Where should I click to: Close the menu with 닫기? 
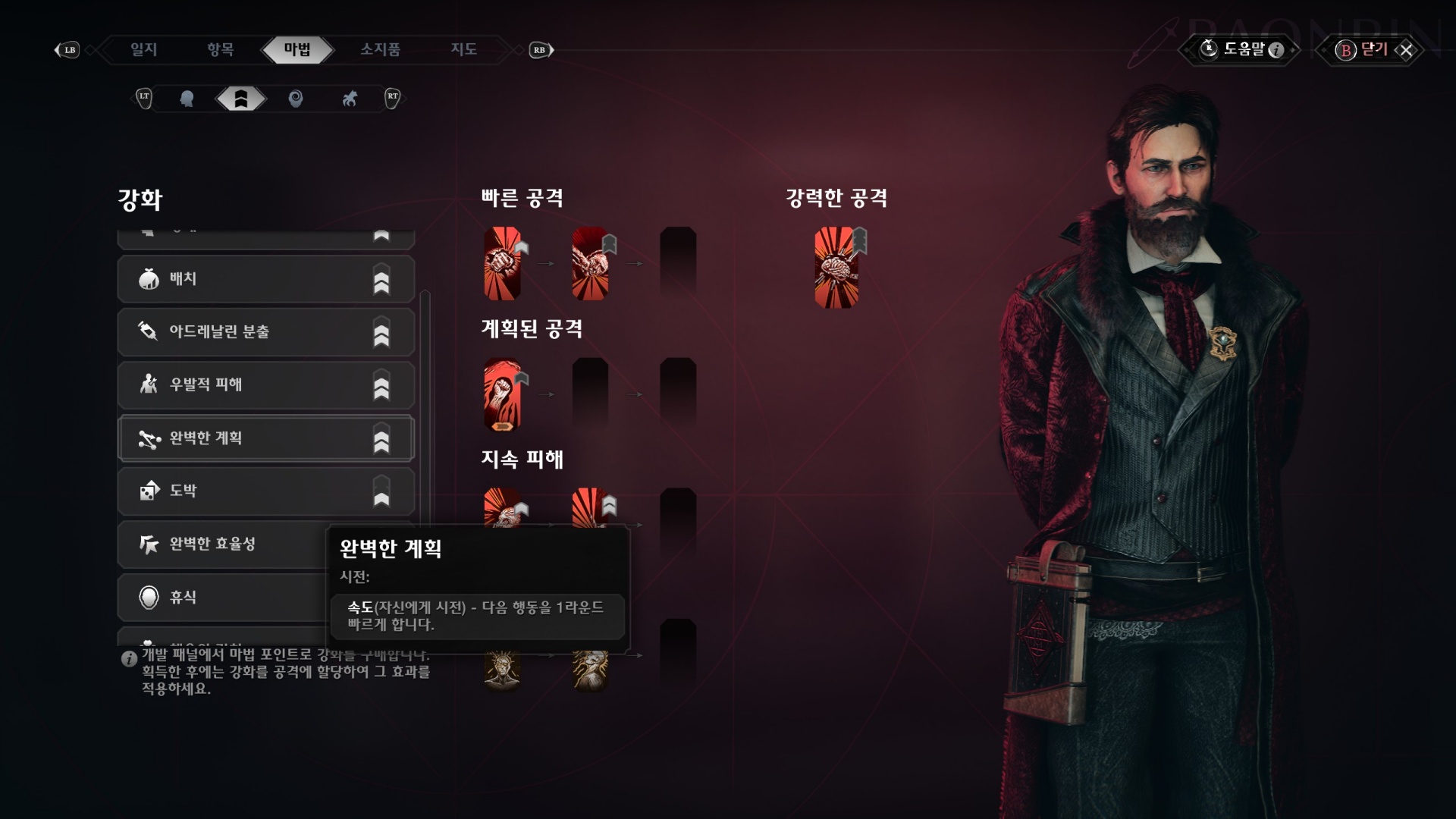[1373, 50]
